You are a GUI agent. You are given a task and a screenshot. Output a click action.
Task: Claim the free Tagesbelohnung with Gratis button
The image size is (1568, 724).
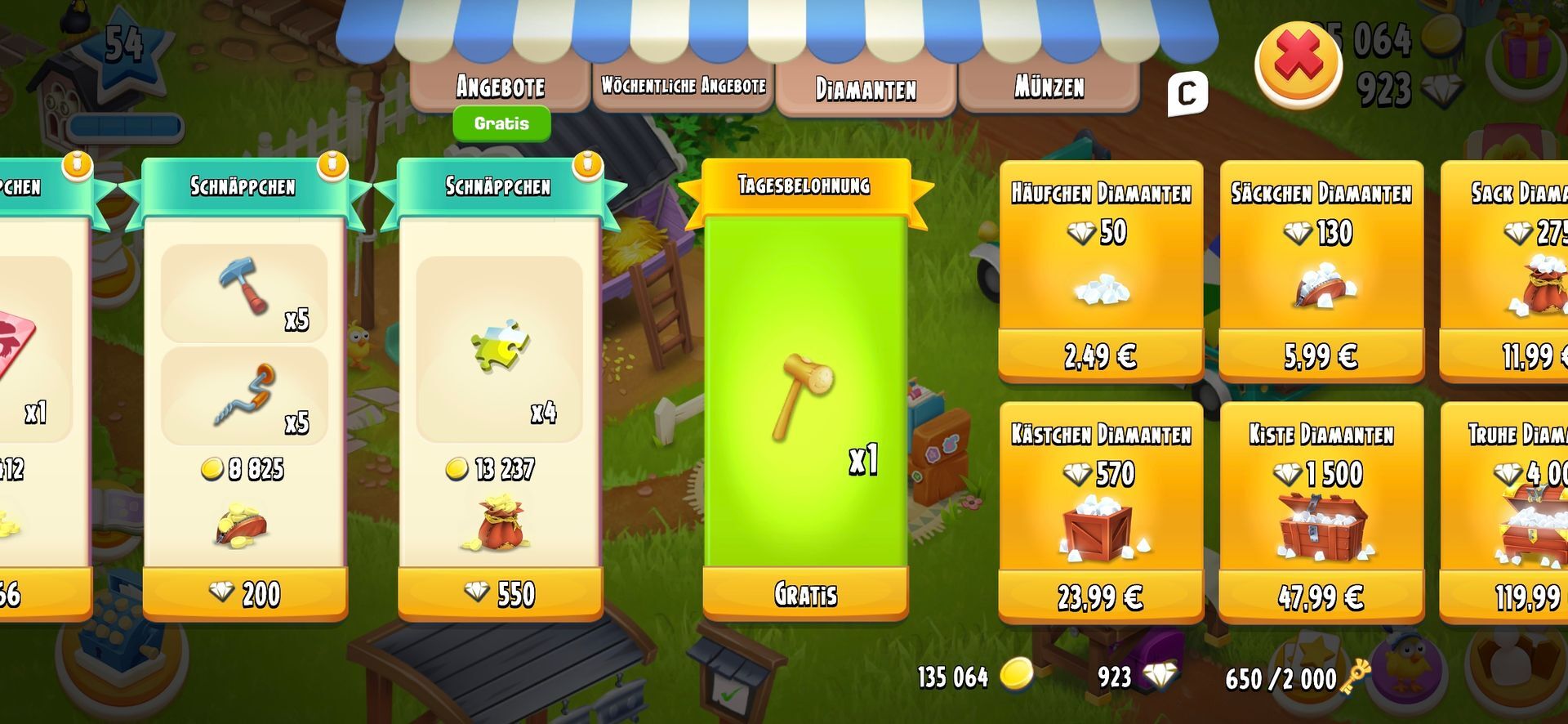[x=805, y=594]
